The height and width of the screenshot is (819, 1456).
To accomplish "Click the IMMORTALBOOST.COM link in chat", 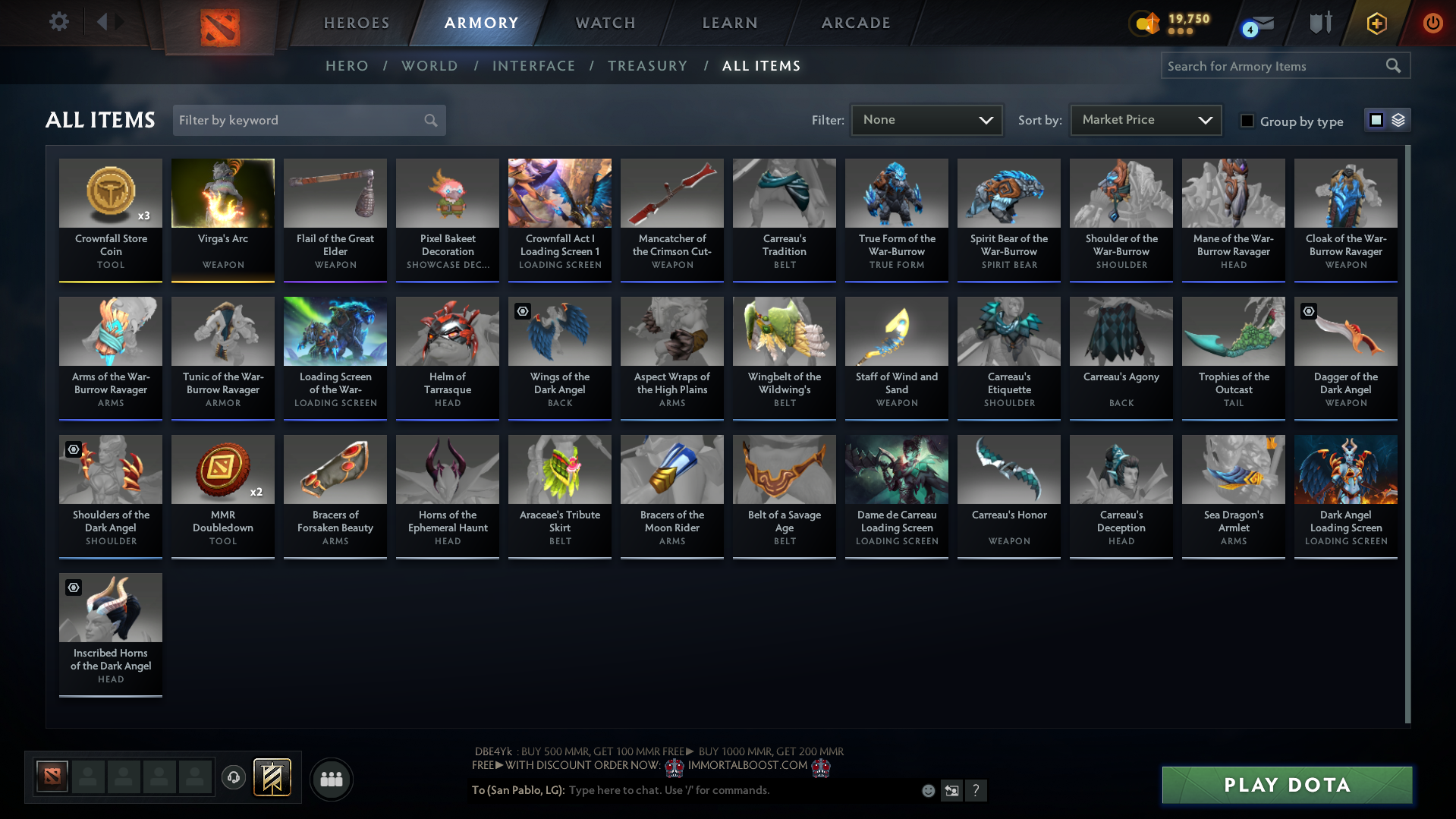I will coord(747,765).
